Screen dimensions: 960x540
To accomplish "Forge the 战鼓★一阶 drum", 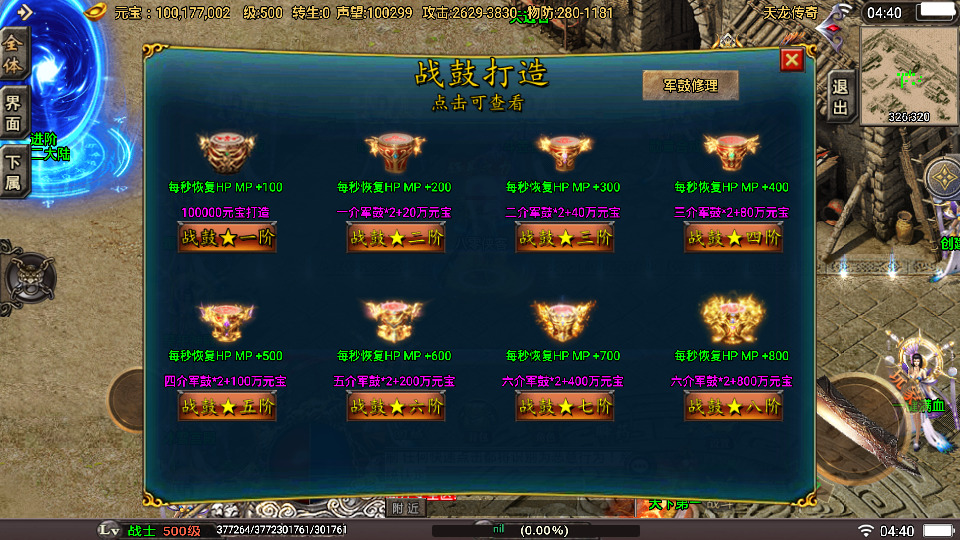I will pyautogui.click(x=227, y=238).
